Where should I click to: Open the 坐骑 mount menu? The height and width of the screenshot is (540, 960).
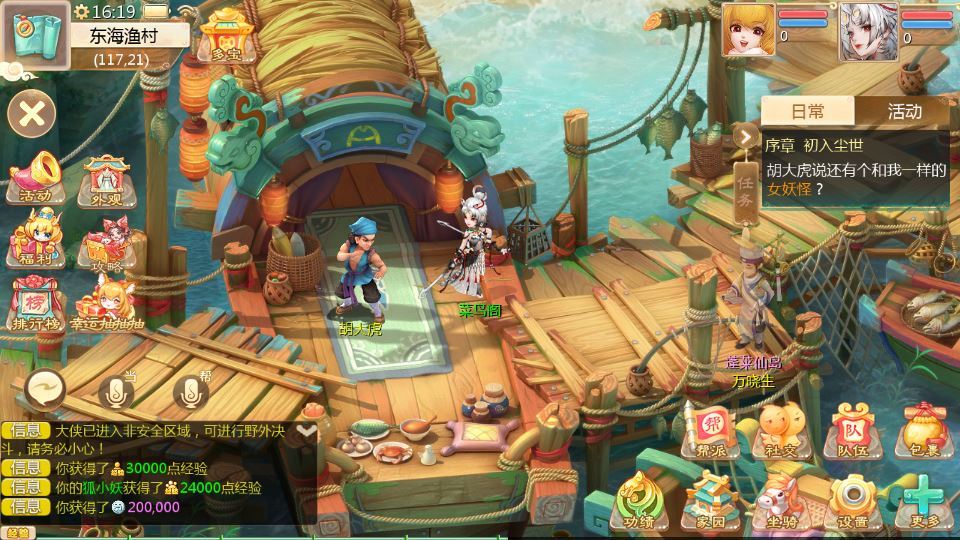(782, 500)
